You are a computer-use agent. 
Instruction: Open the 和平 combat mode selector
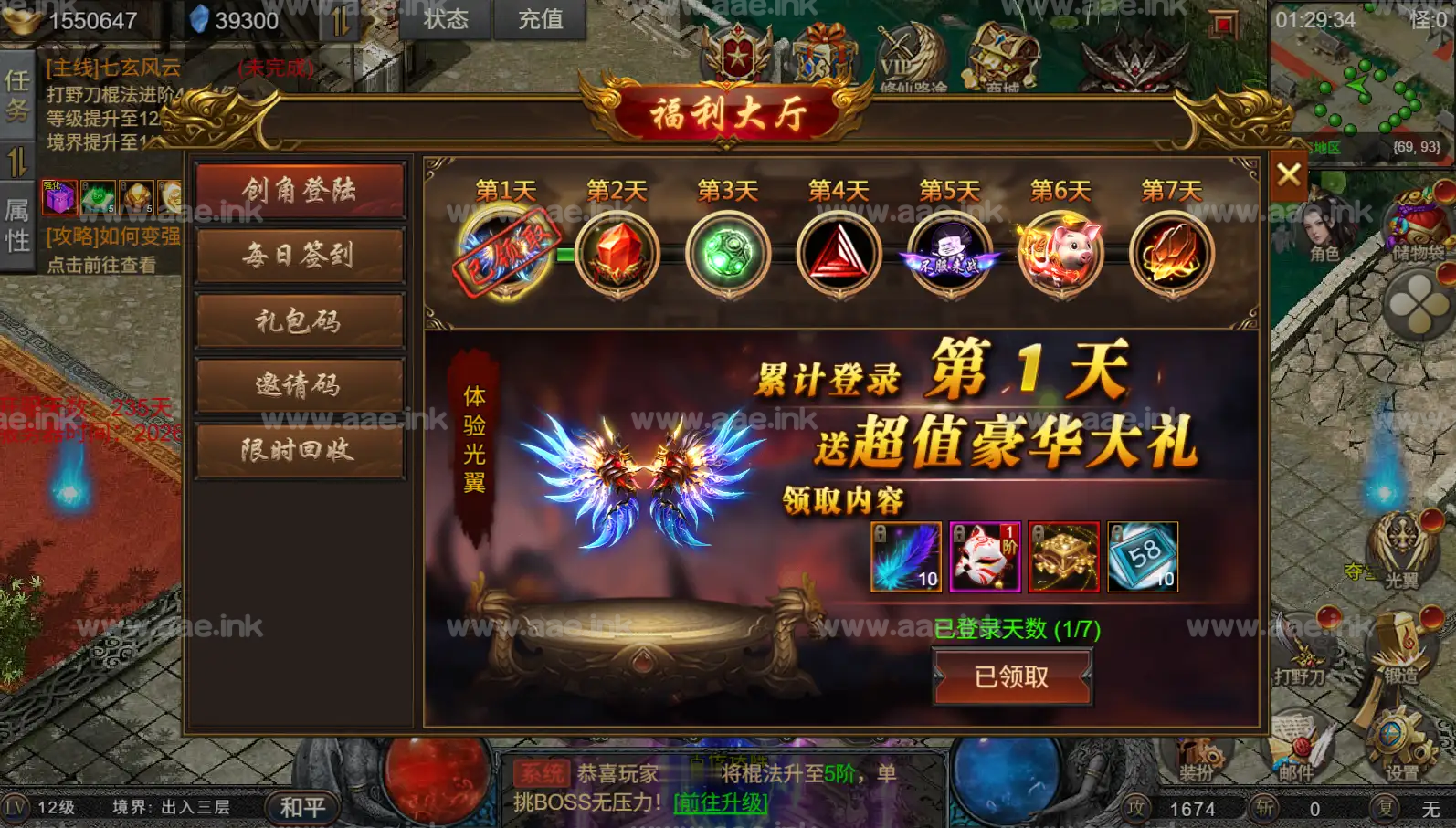coord(302,807)
